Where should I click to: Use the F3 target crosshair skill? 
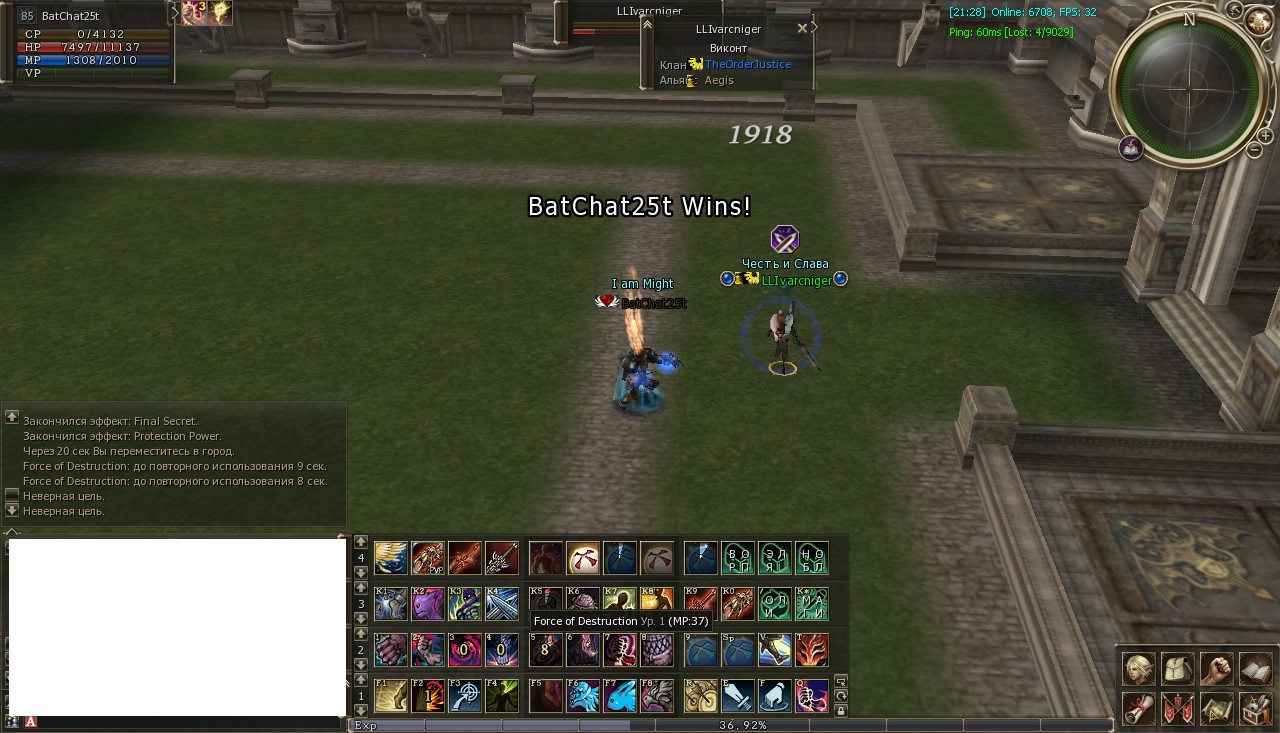465,695
